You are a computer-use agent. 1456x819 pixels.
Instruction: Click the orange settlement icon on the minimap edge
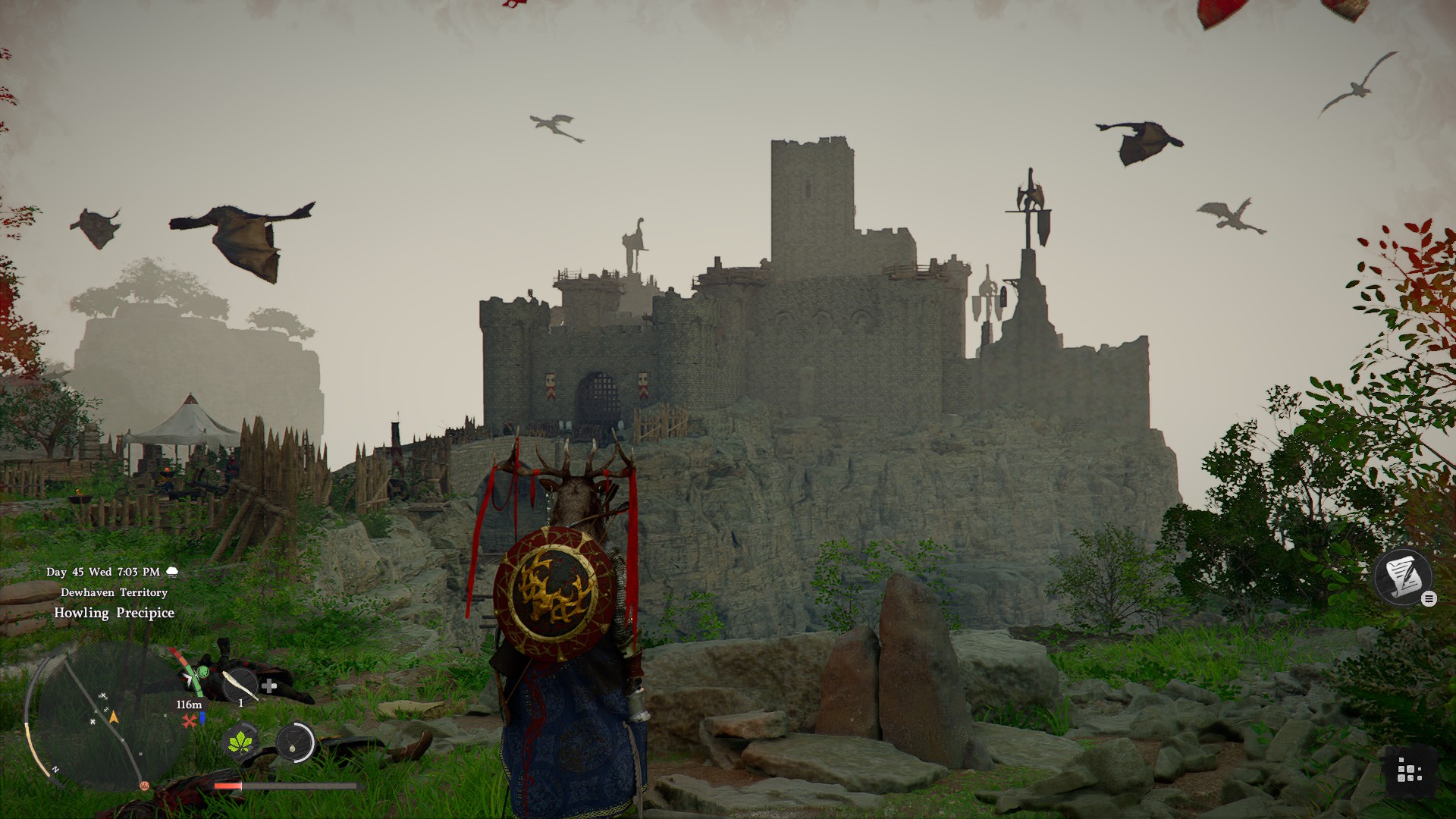click(145, 787)
